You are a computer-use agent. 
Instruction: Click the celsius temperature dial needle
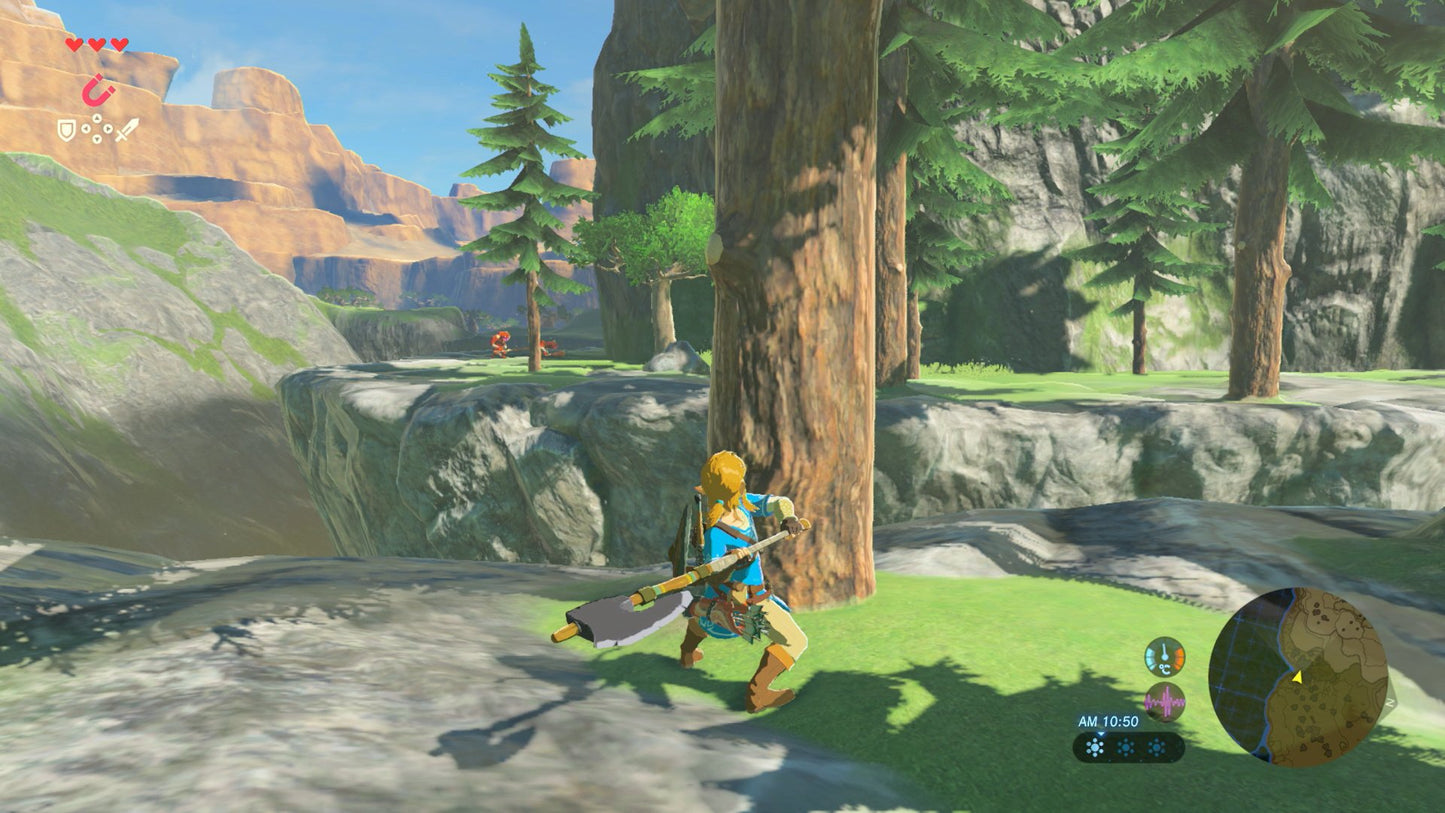tap(1164, 653)
